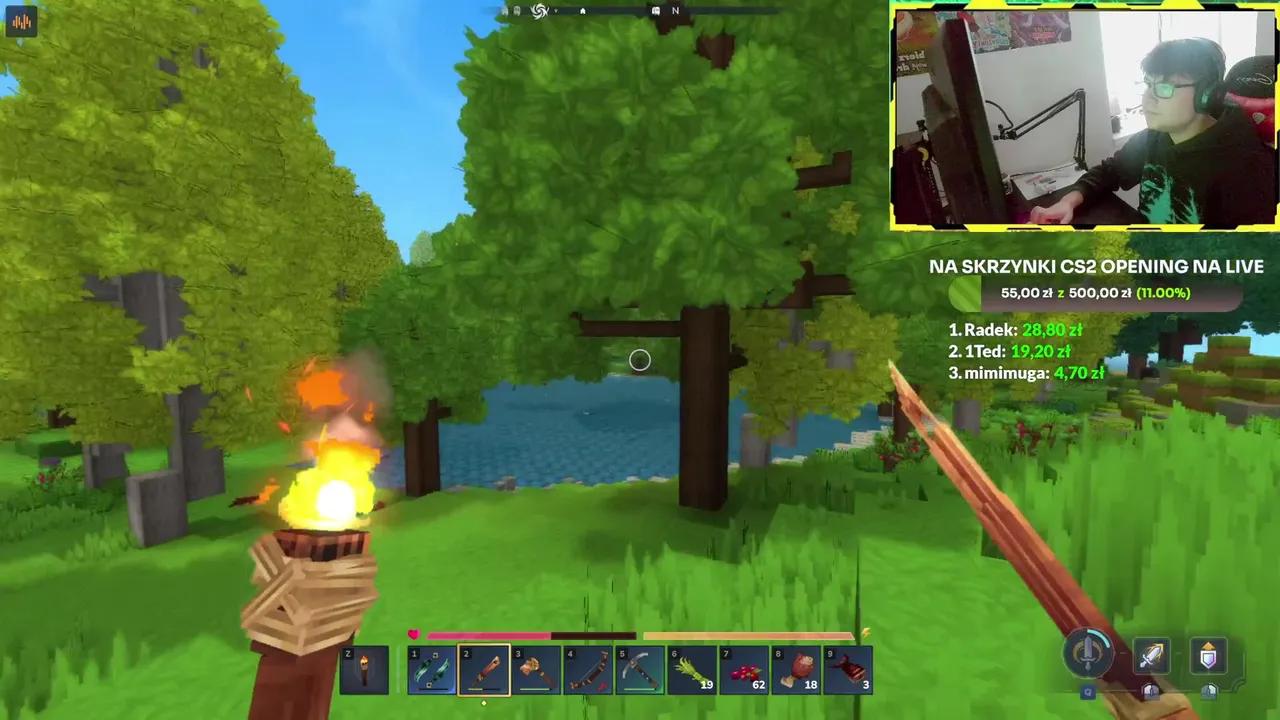Select the torch in the Z hotbar slot
The width and height of the screenshot is (1280, 720).
click(364, 668)
